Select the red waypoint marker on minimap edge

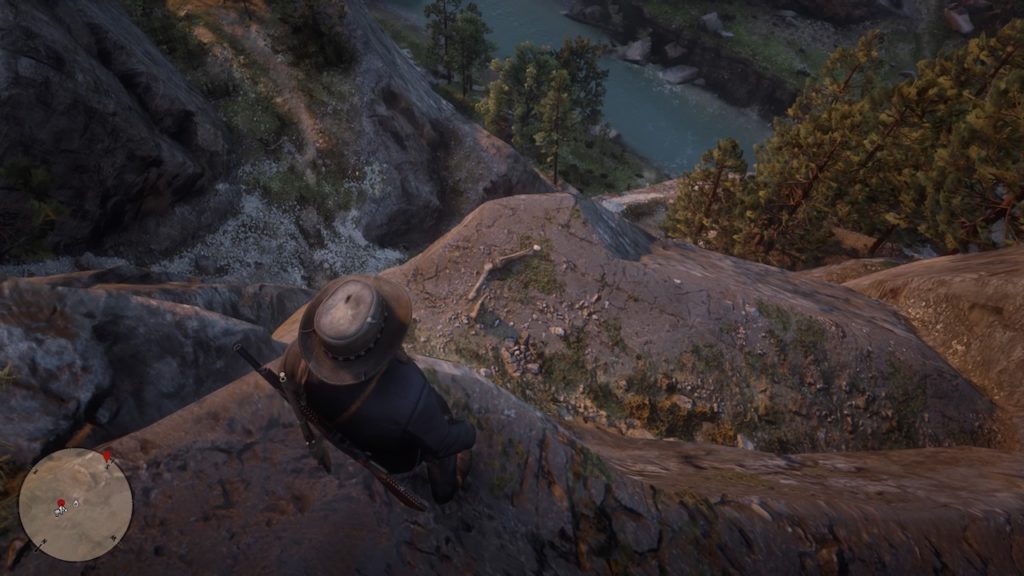107,456
